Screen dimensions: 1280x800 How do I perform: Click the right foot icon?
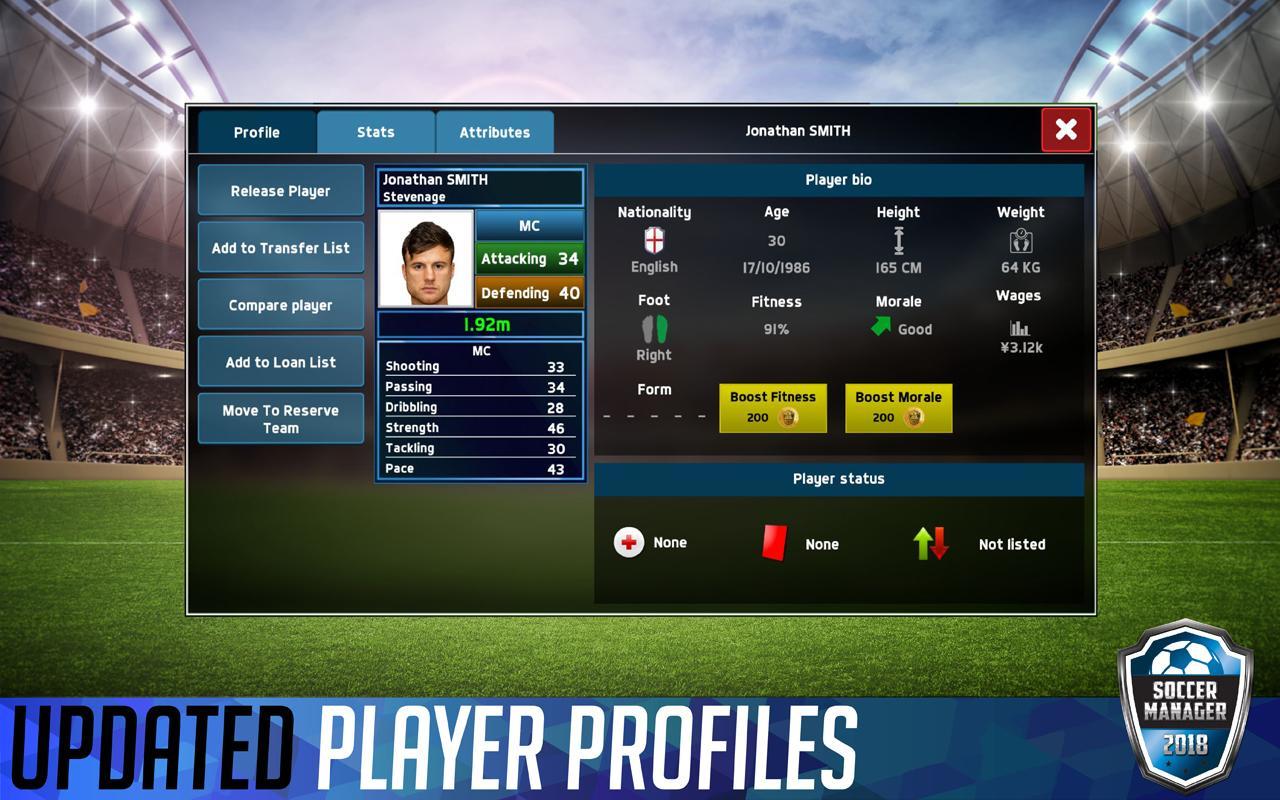(x=652, y=328)
